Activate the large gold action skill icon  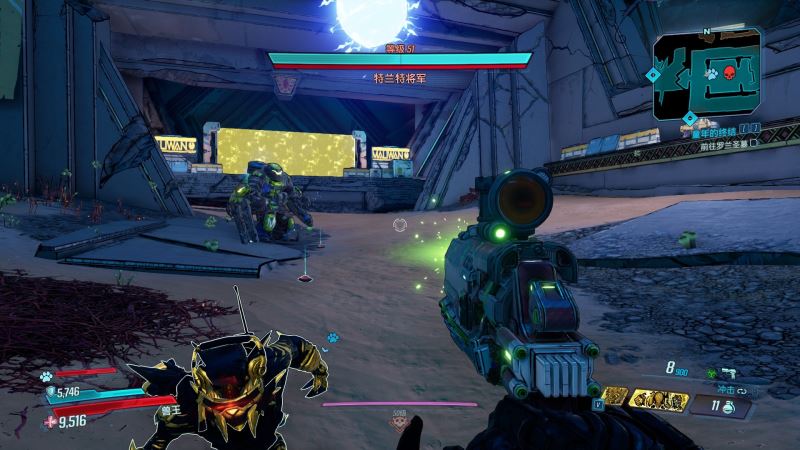point(661,401)
